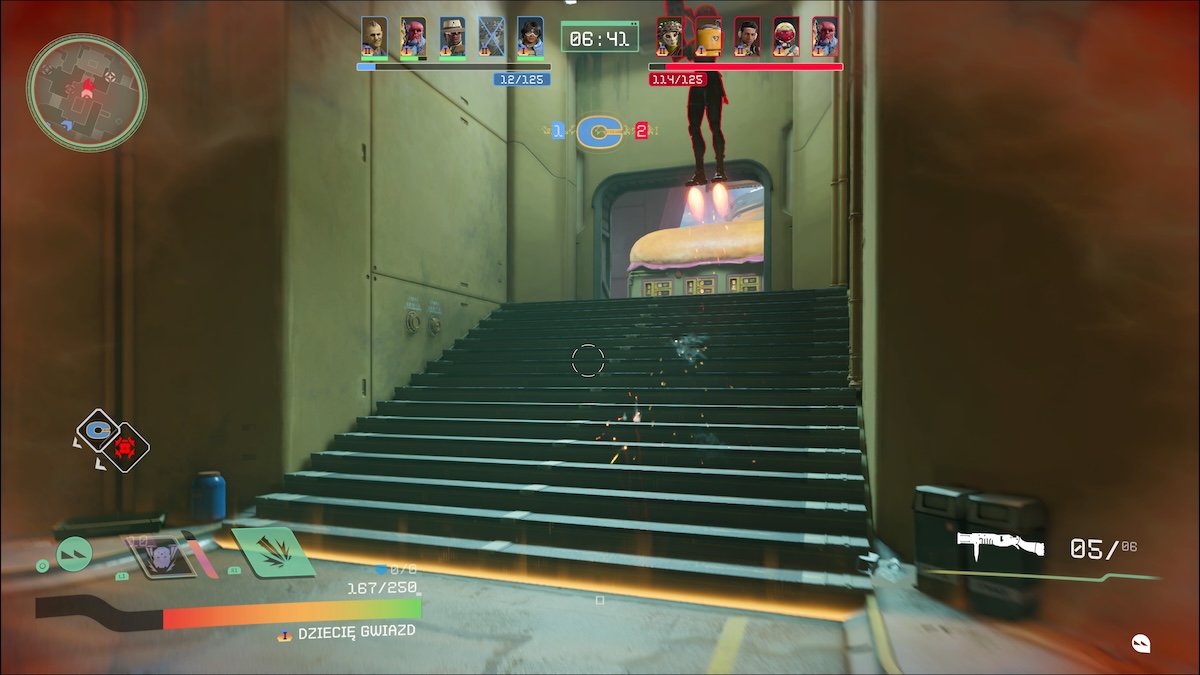Click the blue C zone diamond icon
The height and width of the screenshot is (675, 1200).
[98, 430]
